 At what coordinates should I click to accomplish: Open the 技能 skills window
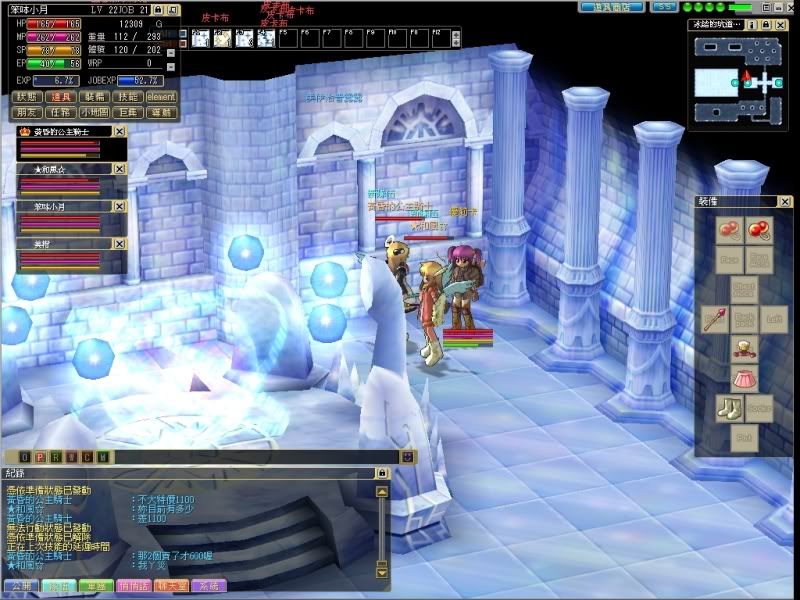coord(127,98)
